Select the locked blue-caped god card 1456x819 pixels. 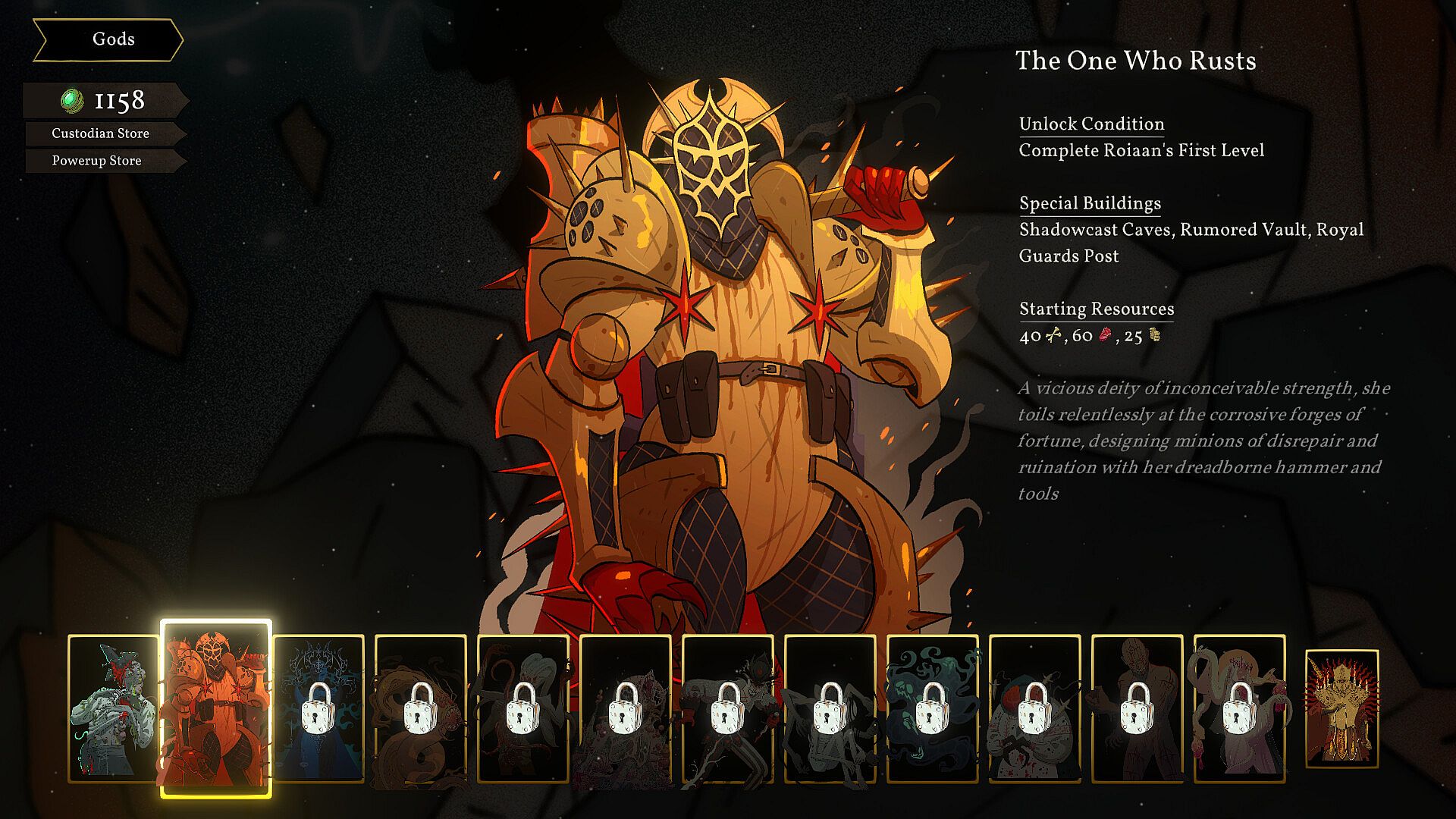click(318, 708)
